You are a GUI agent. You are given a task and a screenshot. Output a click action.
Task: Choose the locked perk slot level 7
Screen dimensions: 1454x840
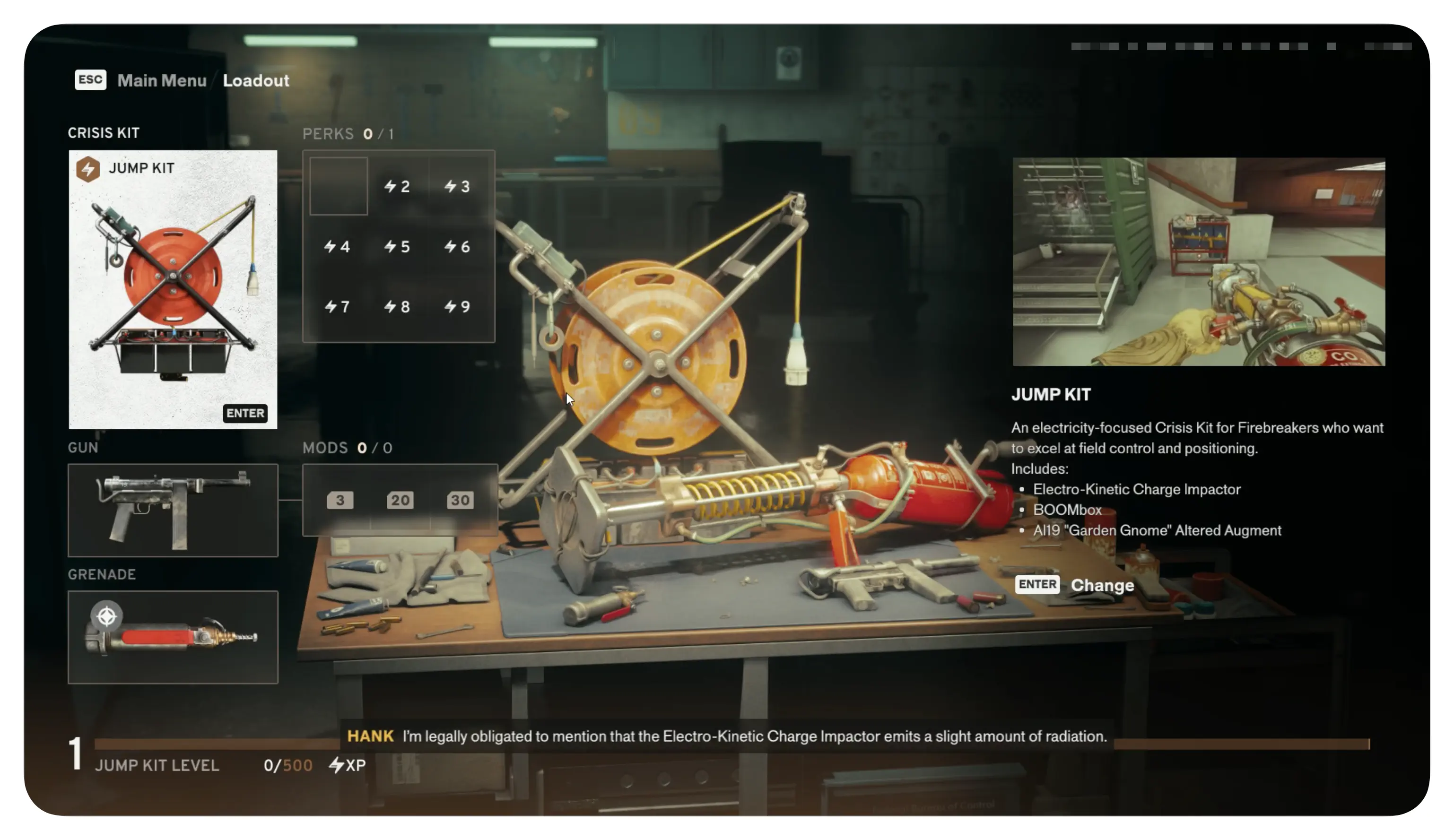(338, 306)
